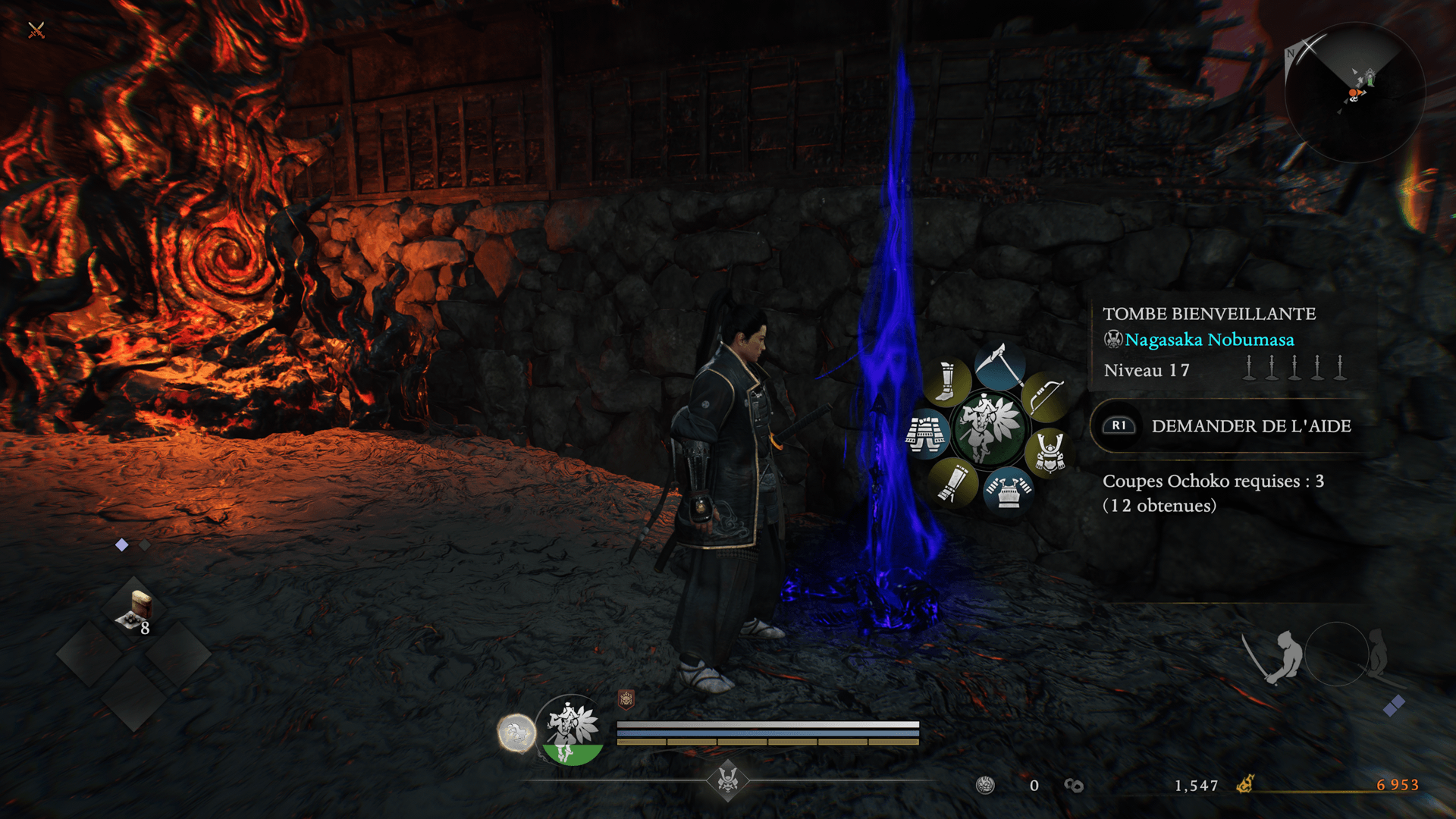Click the crossed swords icon
This screenshot has width=1456, height=819.
(36, 30)
